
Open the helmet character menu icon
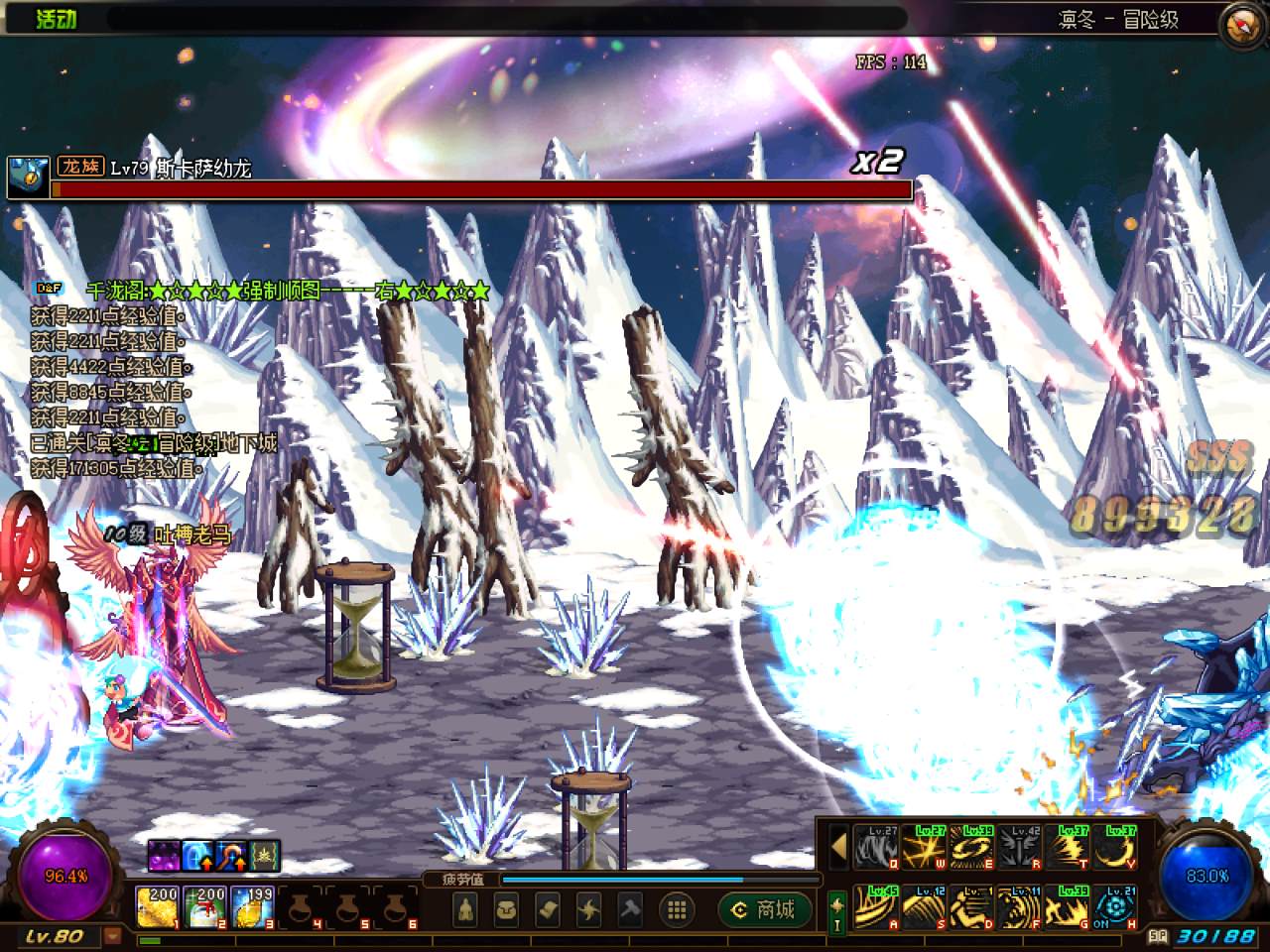466,908
